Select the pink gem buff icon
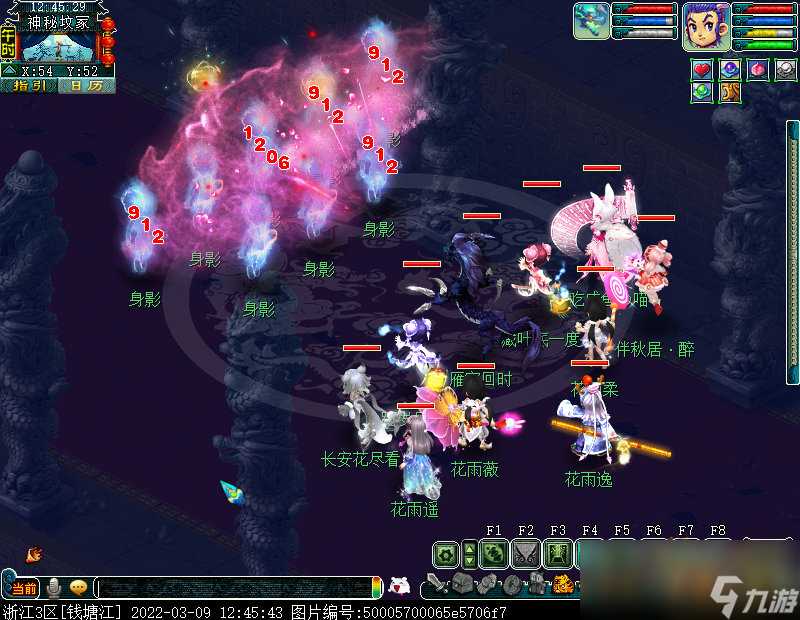 point(758,70)
